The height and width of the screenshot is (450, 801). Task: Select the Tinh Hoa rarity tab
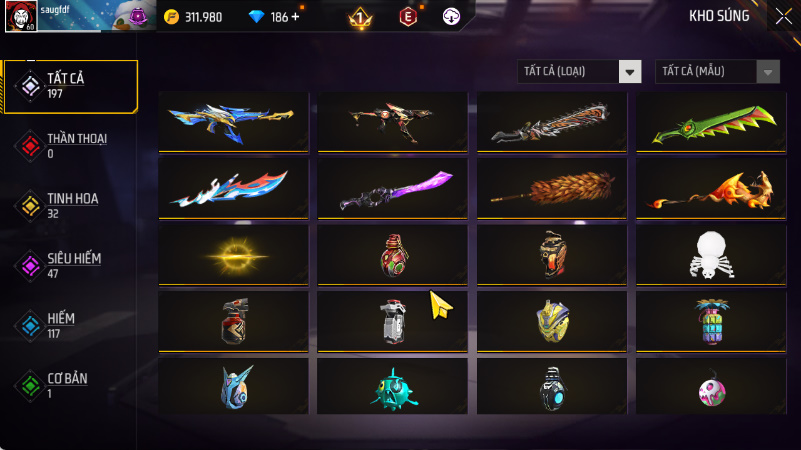click(x=70, y=205)
